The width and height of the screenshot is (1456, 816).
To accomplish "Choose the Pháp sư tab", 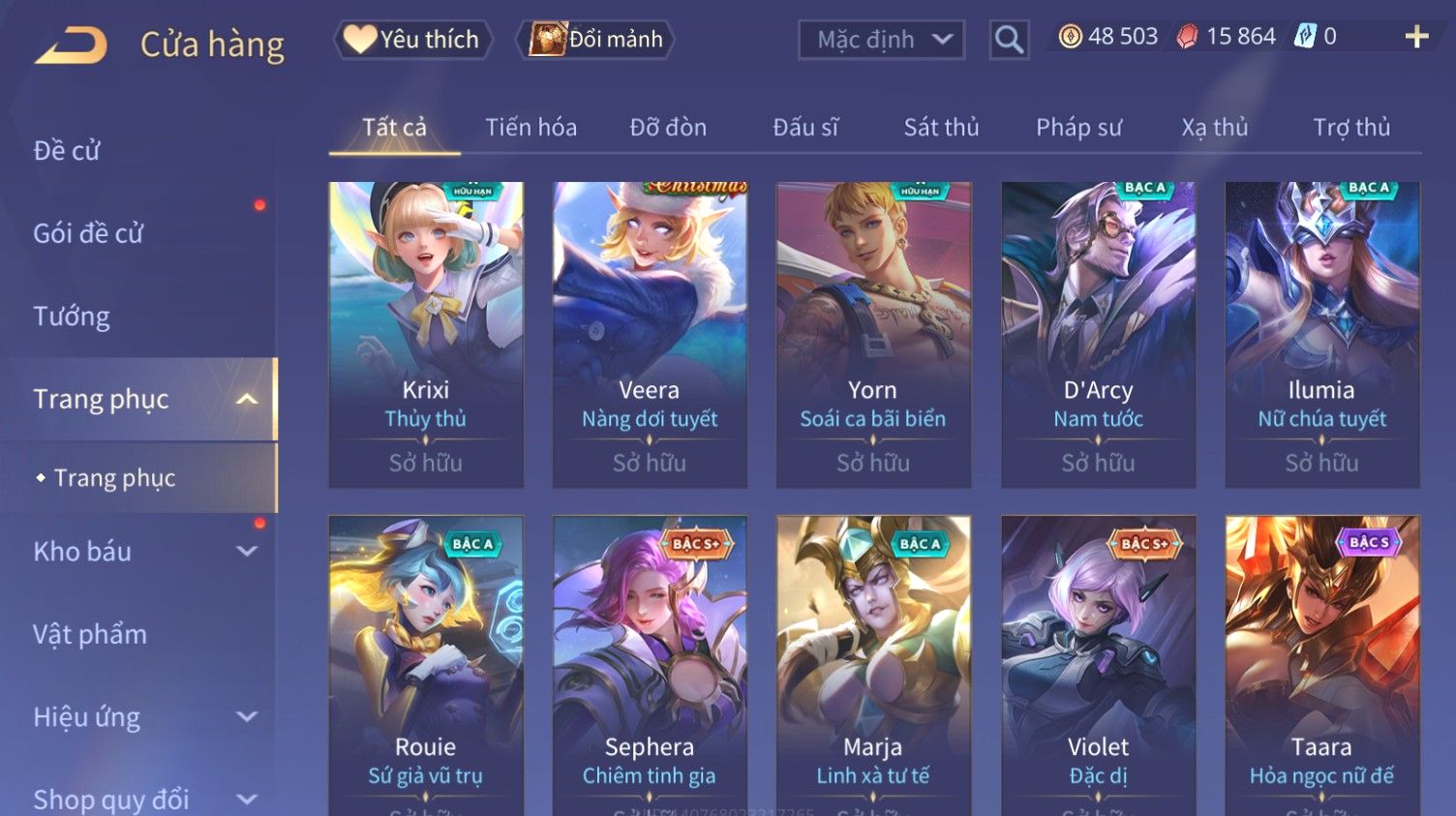I will click(1078, 128).
